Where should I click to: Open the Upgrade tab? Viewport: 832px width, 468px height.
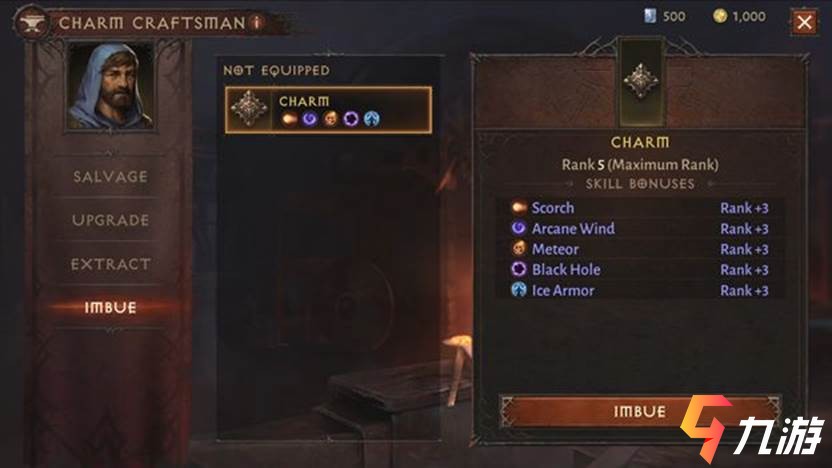pos(110,221)
